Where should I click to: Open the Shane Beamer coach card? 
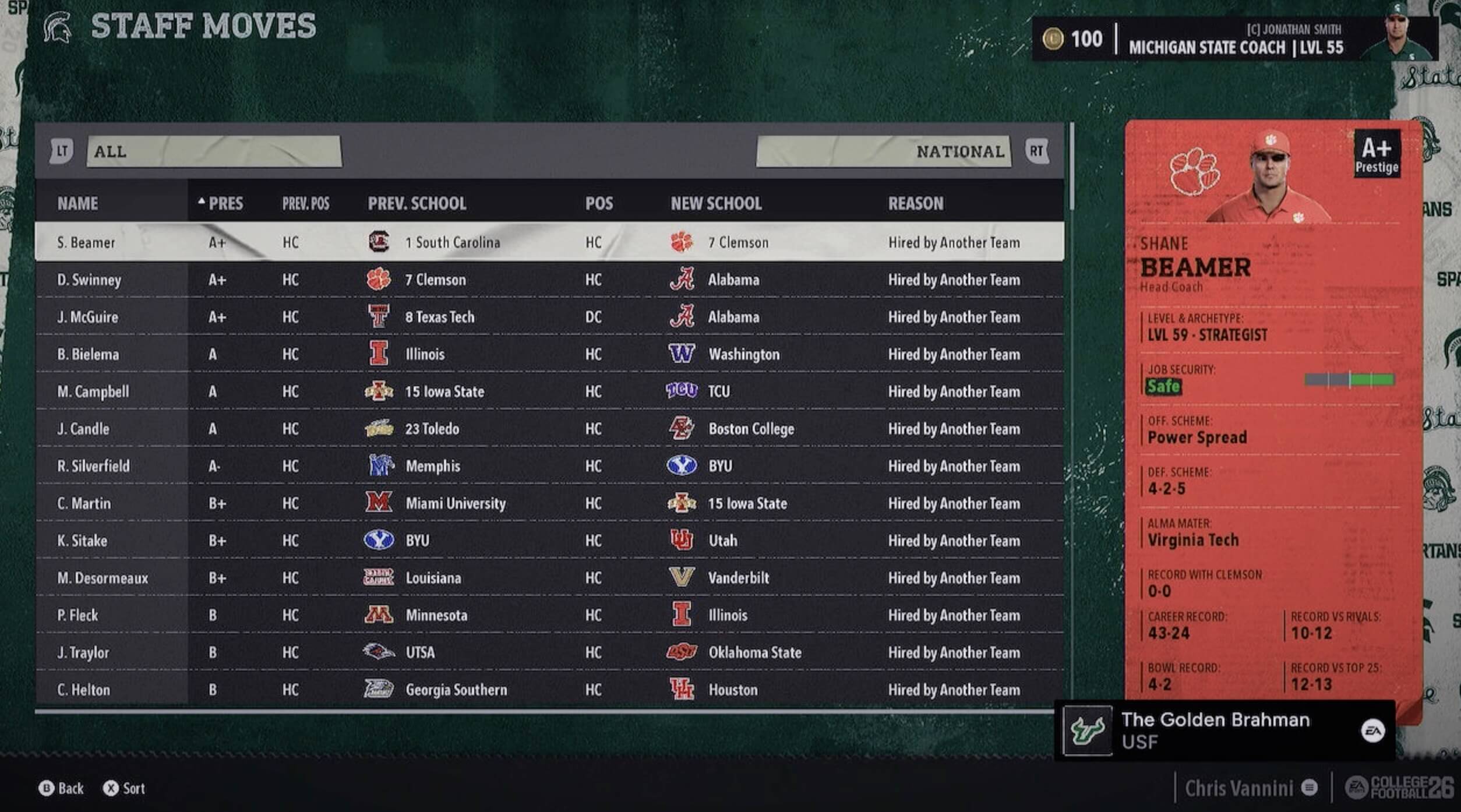[x=1272, y=408]
